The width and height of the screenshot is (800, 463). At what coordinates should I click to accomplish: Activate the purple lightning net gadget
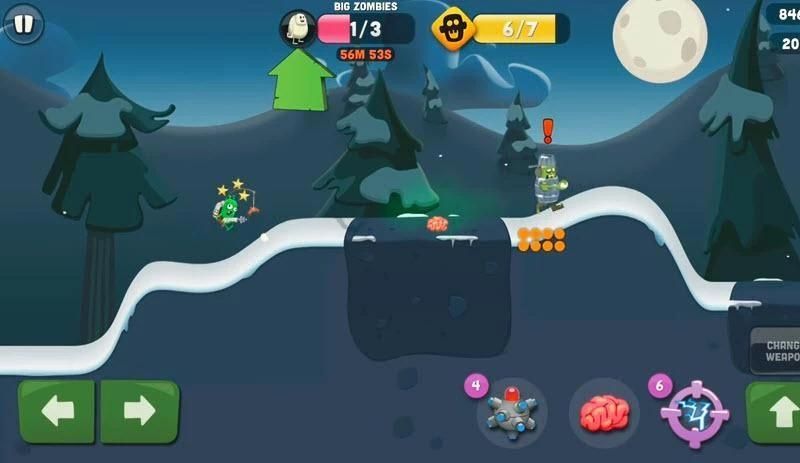click(x=694, y=412)
